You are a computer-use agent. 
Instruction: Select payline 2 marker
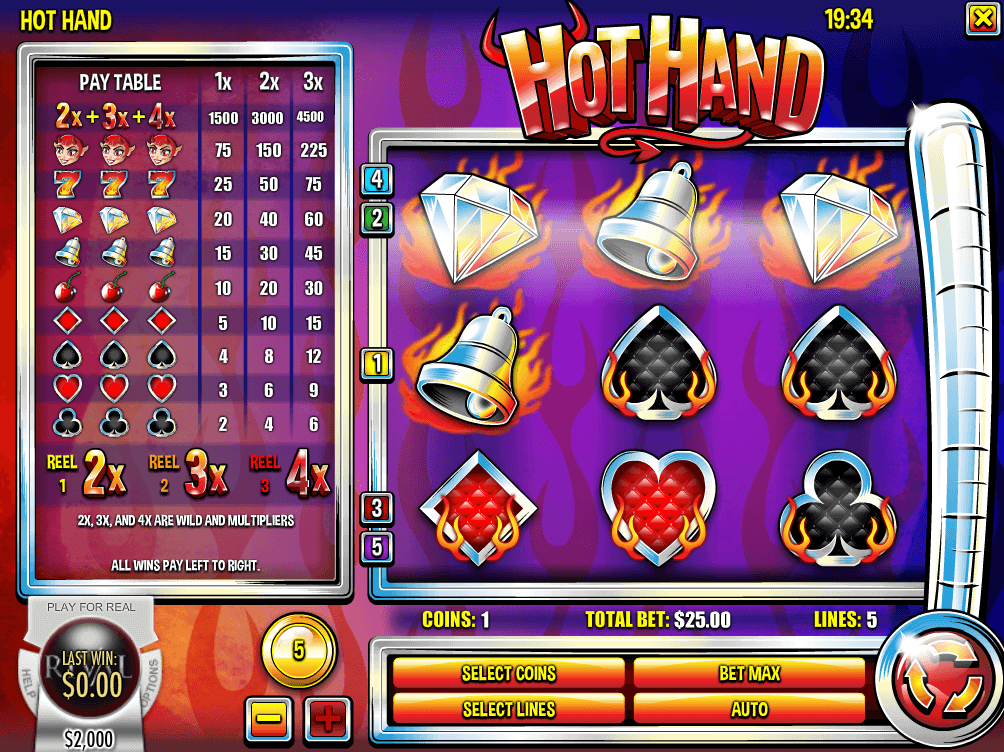click(x=377, y=218)
